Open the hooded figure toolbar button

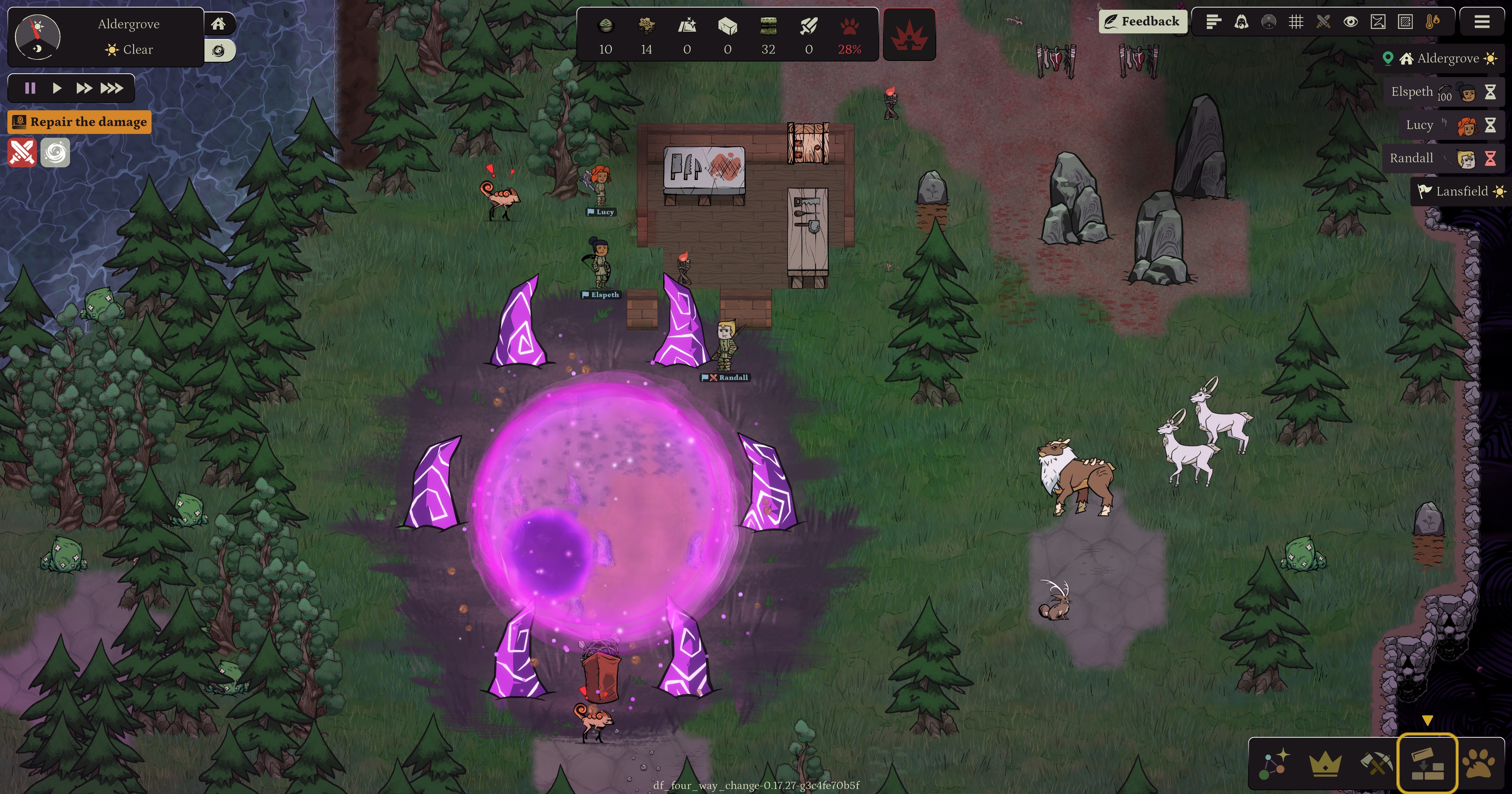pos(1241,22)
